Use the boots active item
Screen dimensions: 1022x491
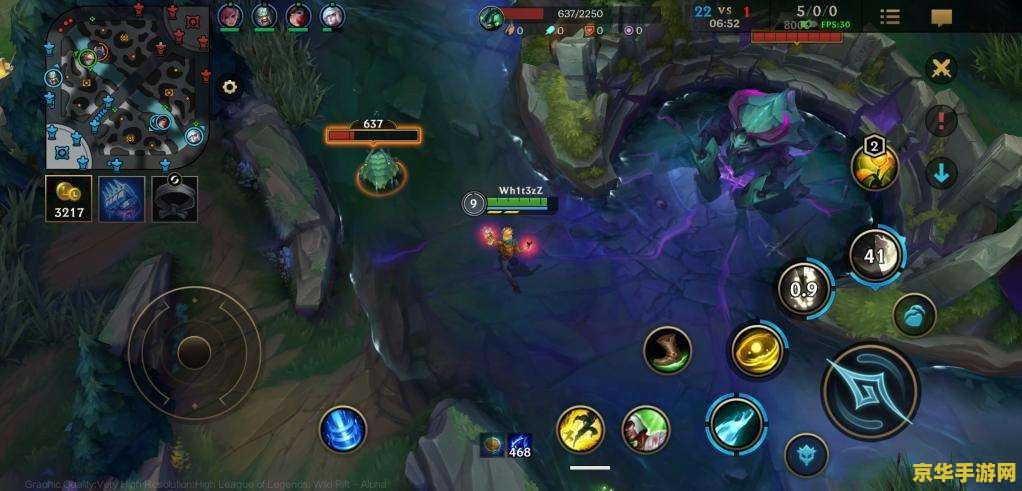click(x=668, y=352)
